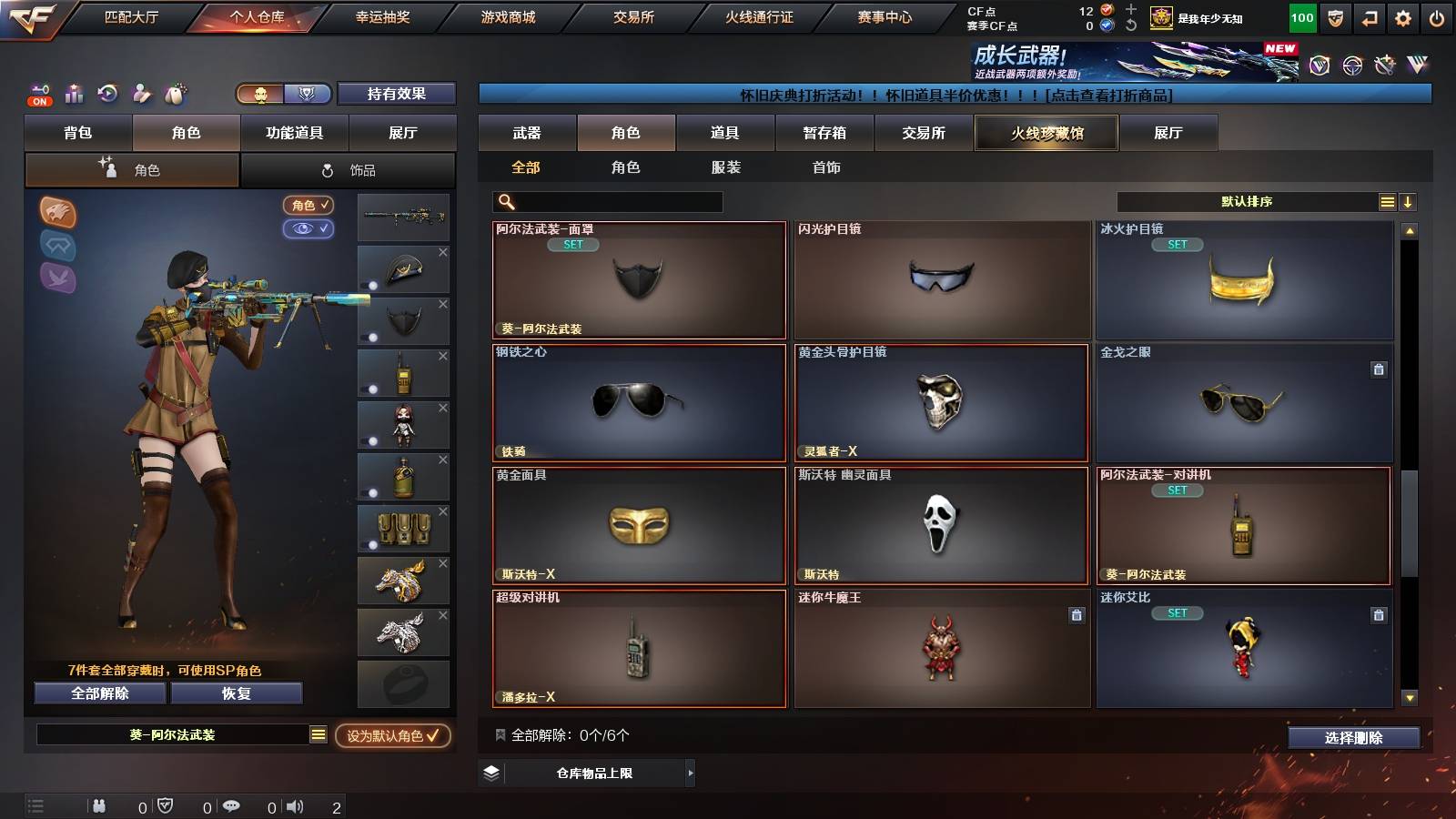The height and width of the screenshot is (819, 1456).
Task: Switch to the 火线珍藏馆 tab
Action: tap(1046, 133)
